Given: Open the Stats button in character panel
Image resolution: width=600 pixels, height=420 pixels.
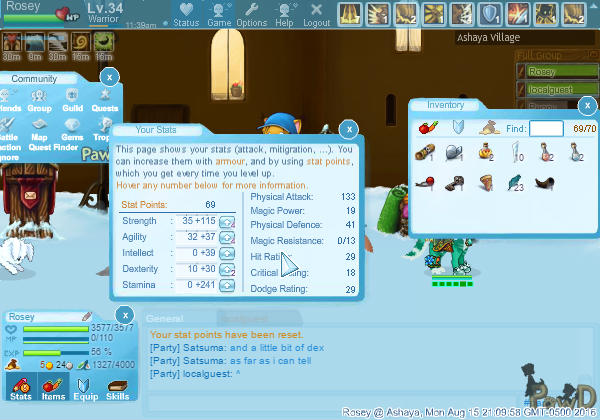Looking at the screenshot, I should (x=19, y=388).
